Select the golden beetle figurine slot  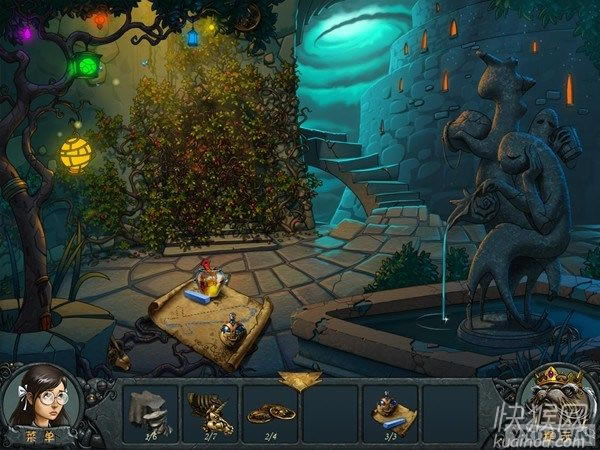coord(210,410)
